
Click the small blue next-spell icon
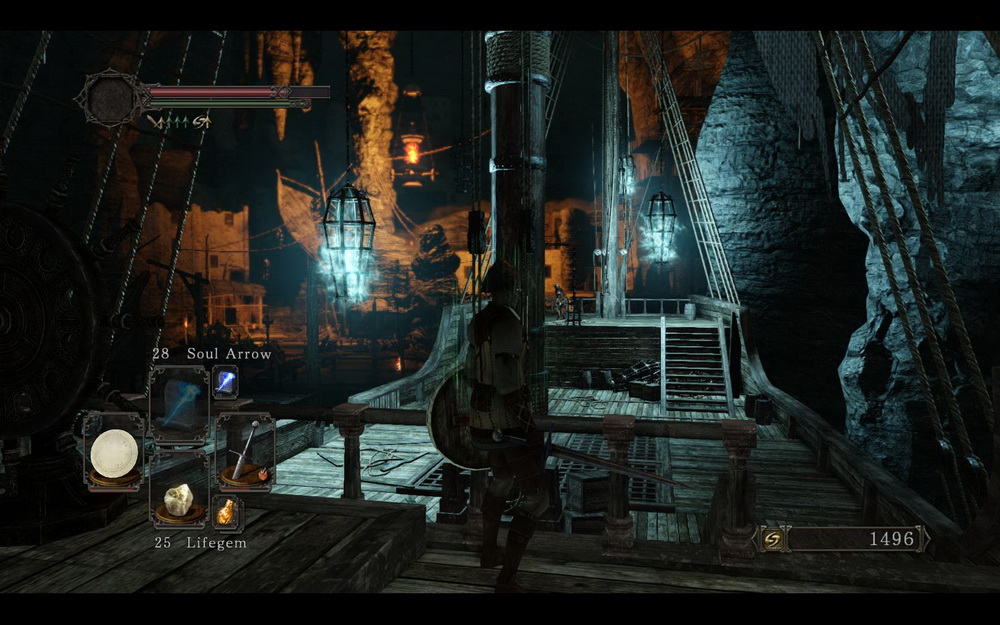[x=225, y=382]
